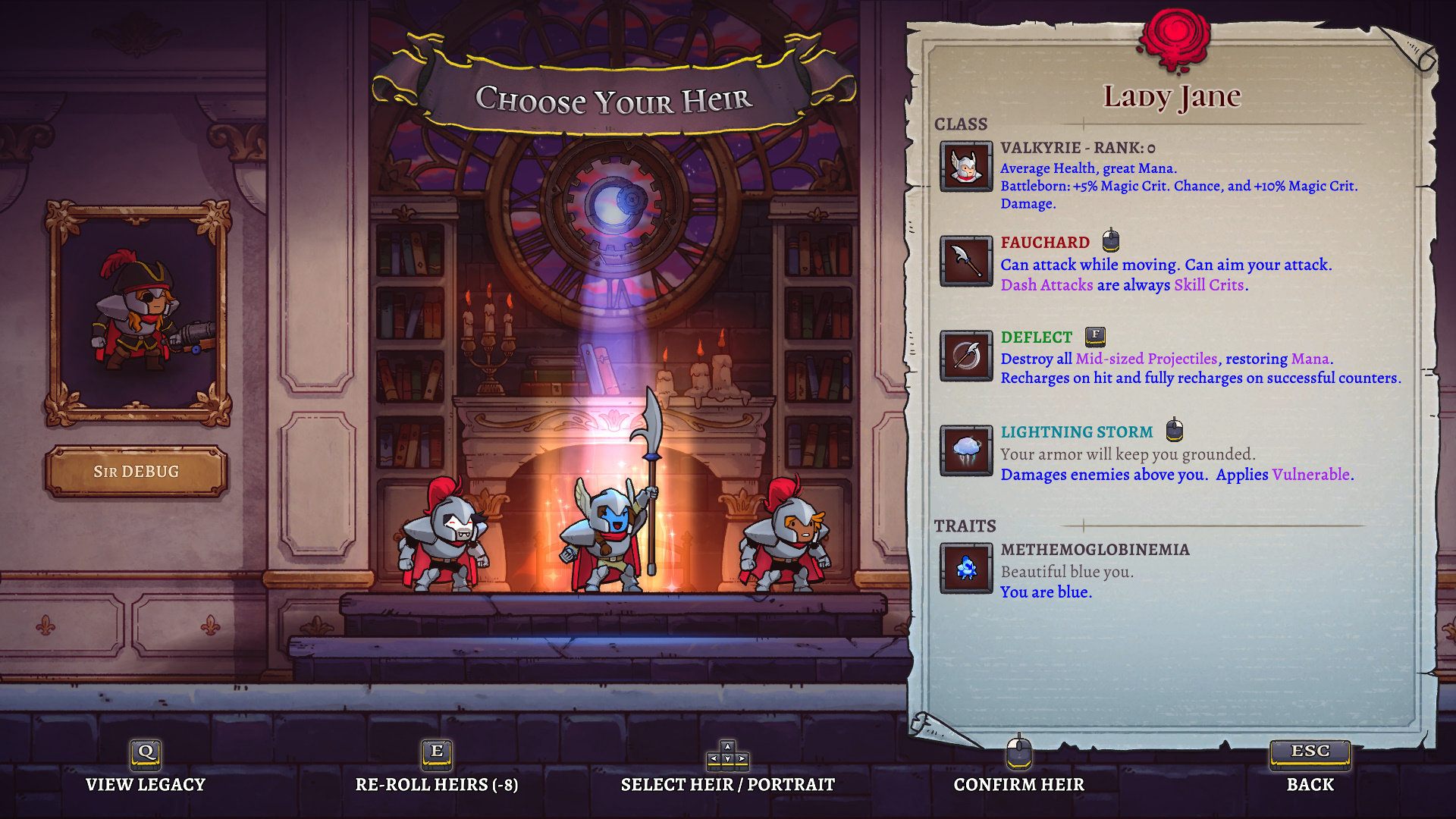Inspect the Methemoglobinemia trait icon
Image resolution: width=1456 pixels, height=819 pixels.
pos(965,568)
